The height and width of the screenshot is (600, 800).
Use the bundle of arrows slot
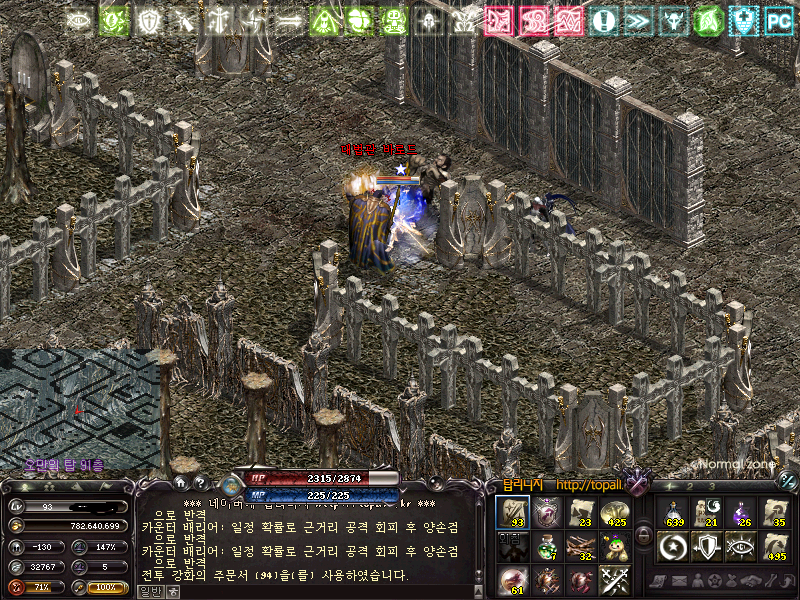tap(582, 546)
